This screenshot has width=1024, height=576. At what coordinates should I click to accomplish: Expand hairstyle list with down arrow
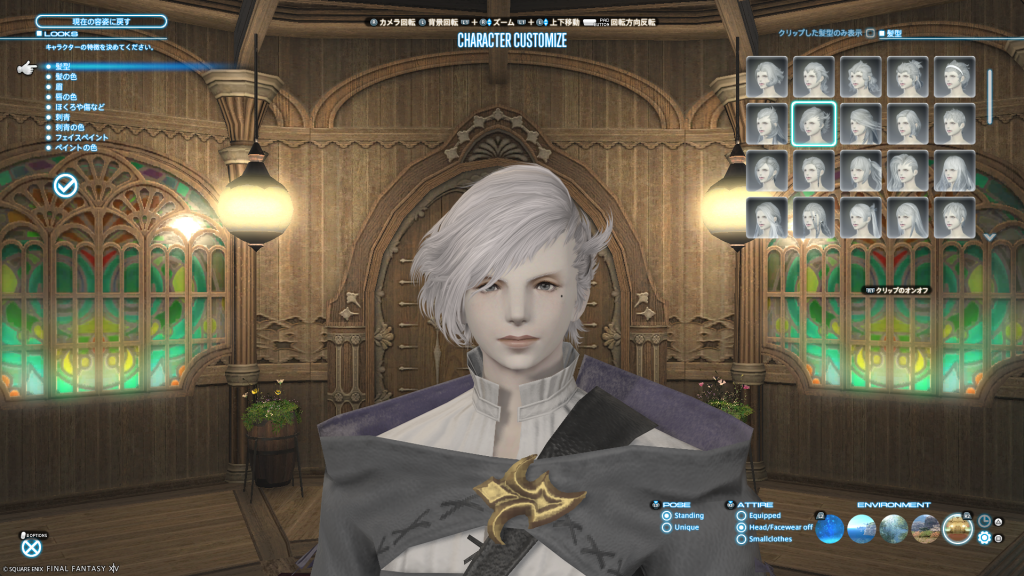pyautogui.click(x=989, y=237)
